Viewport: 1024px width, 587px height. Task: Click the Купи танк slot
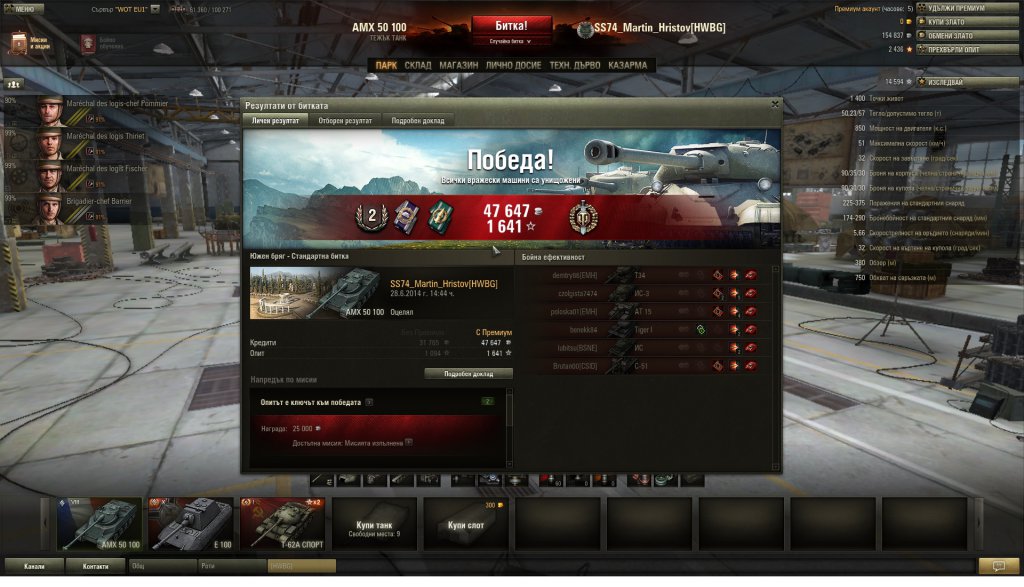[x=377, y=524]
